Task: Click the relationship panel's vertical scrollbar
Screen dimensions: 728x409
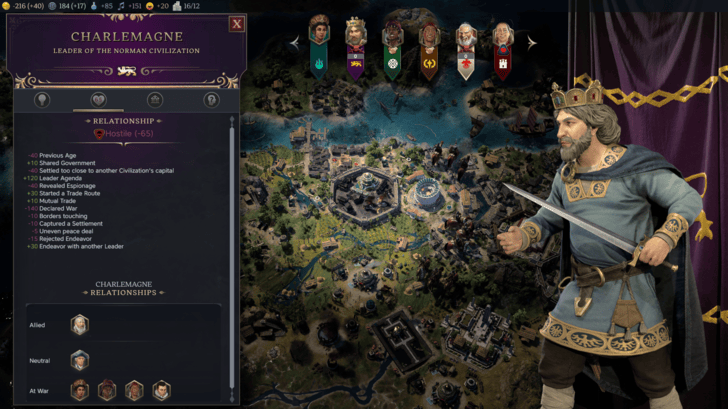Action: coord(233,250)
